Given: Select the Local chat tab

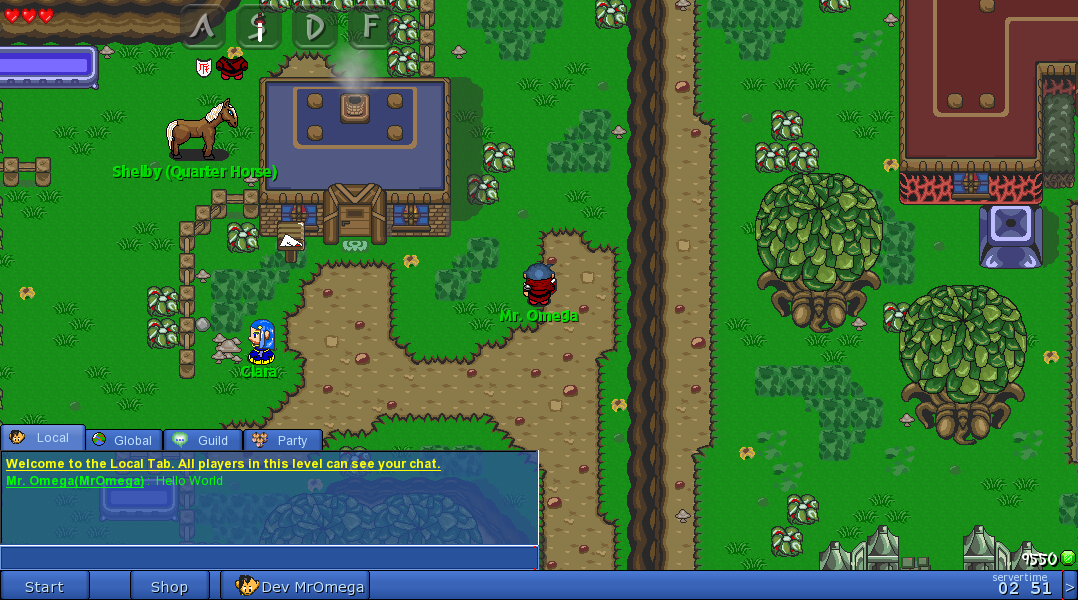Looking at the screenshot, I should pyautogui.click(x=42, y=438).
